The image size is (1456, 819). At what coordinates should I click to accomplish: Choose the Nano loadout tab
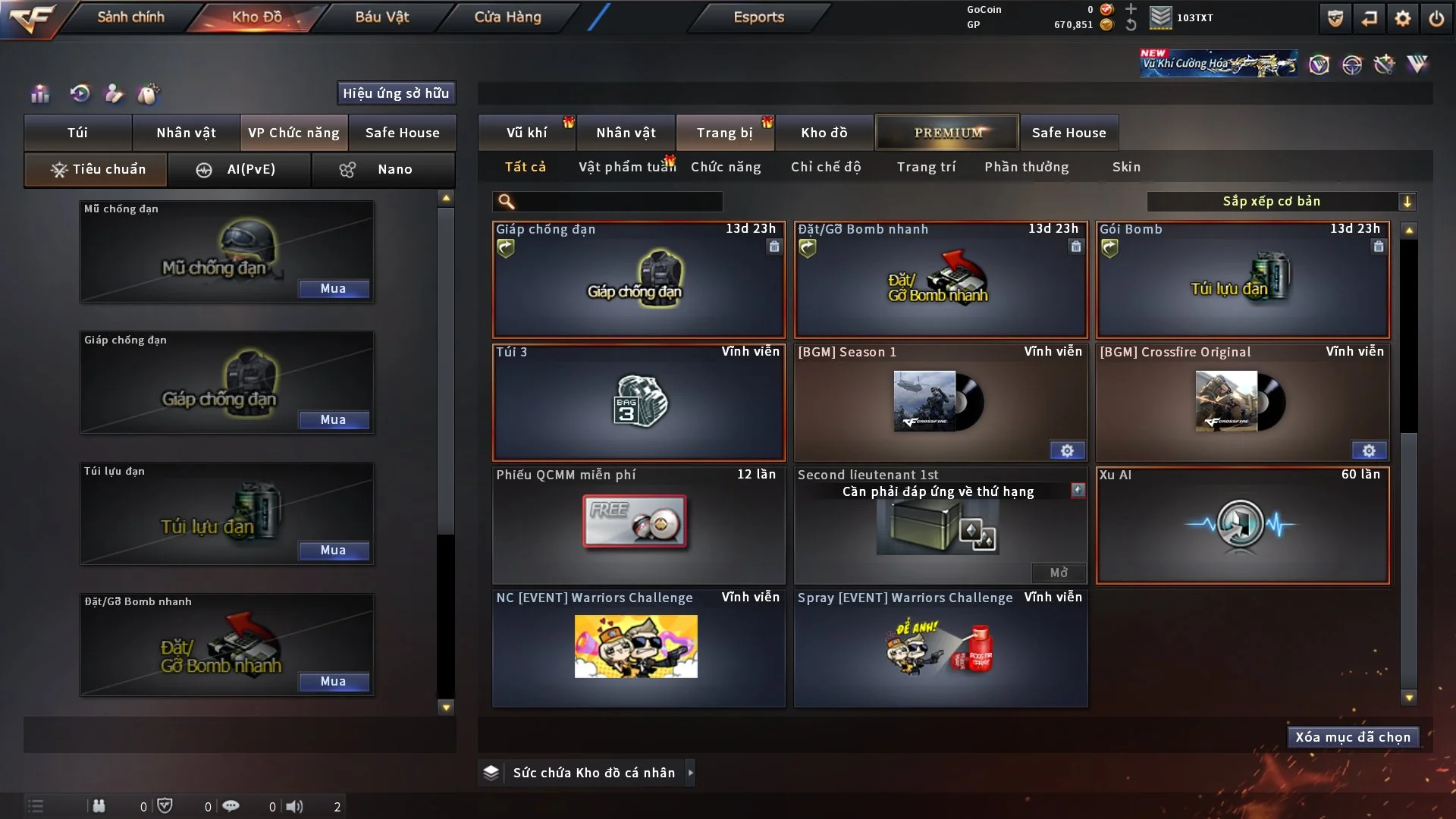[x=383, y=169]
